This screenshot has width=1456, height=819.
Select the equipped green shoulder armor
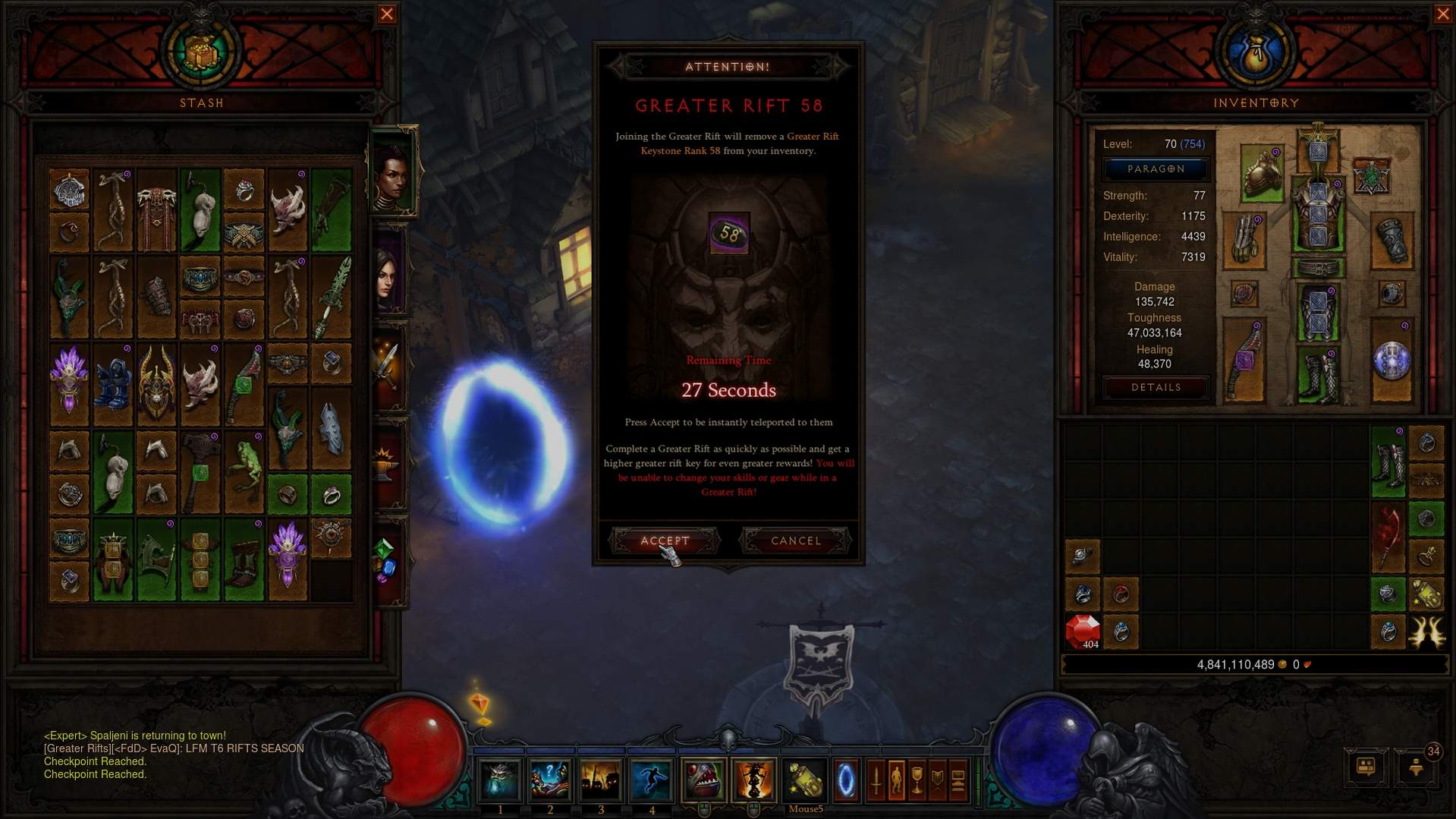[x=1262, y=173]
